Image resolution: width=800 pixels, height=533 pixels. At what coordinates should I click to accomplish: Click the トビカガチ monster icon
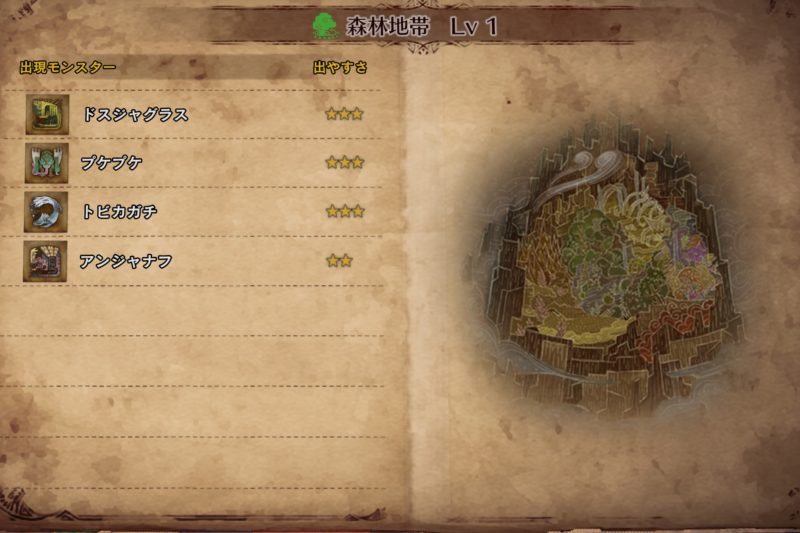click(x=47, y=212)
